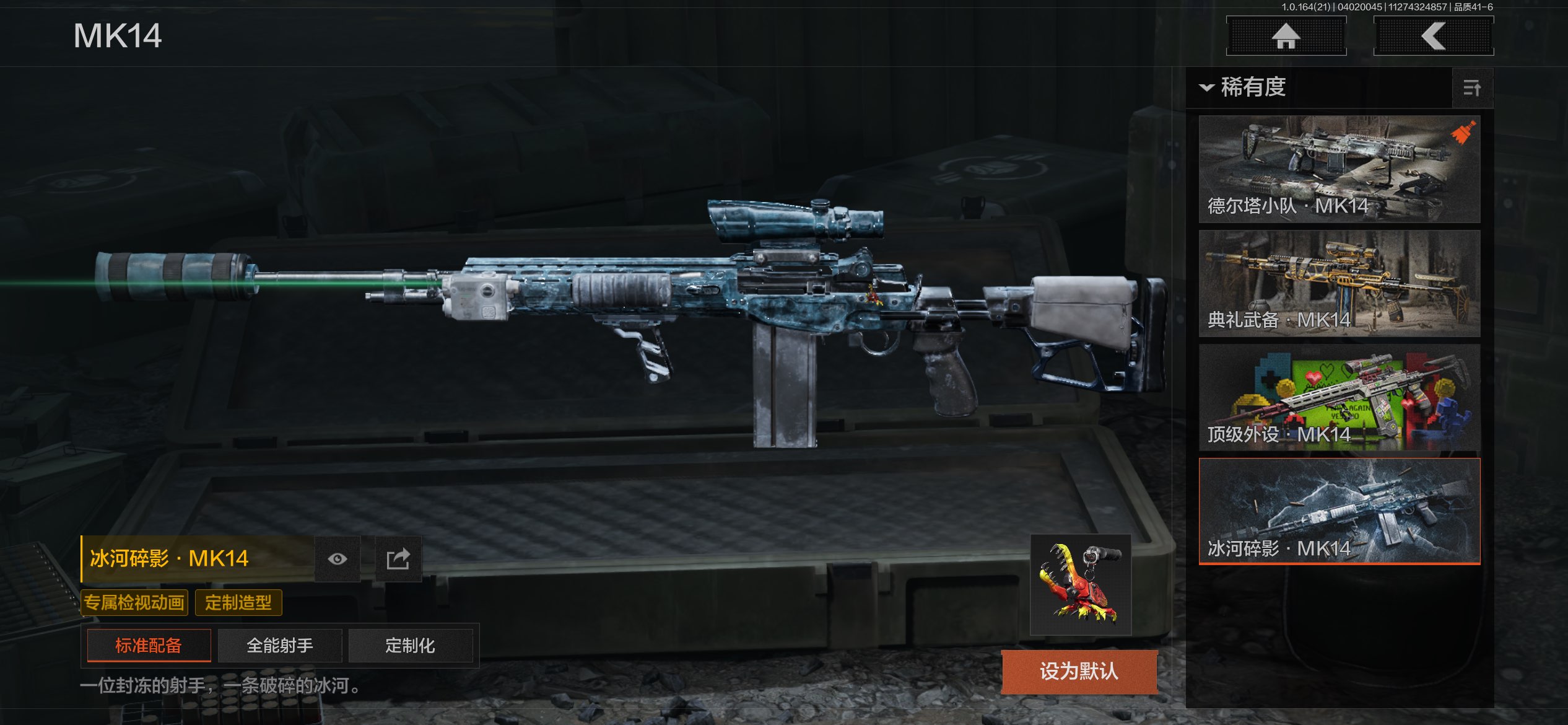1568x725 pixels.
Task: Select the 冰河碎影 · MK14 skin
Action: (x=1339, y=511)
